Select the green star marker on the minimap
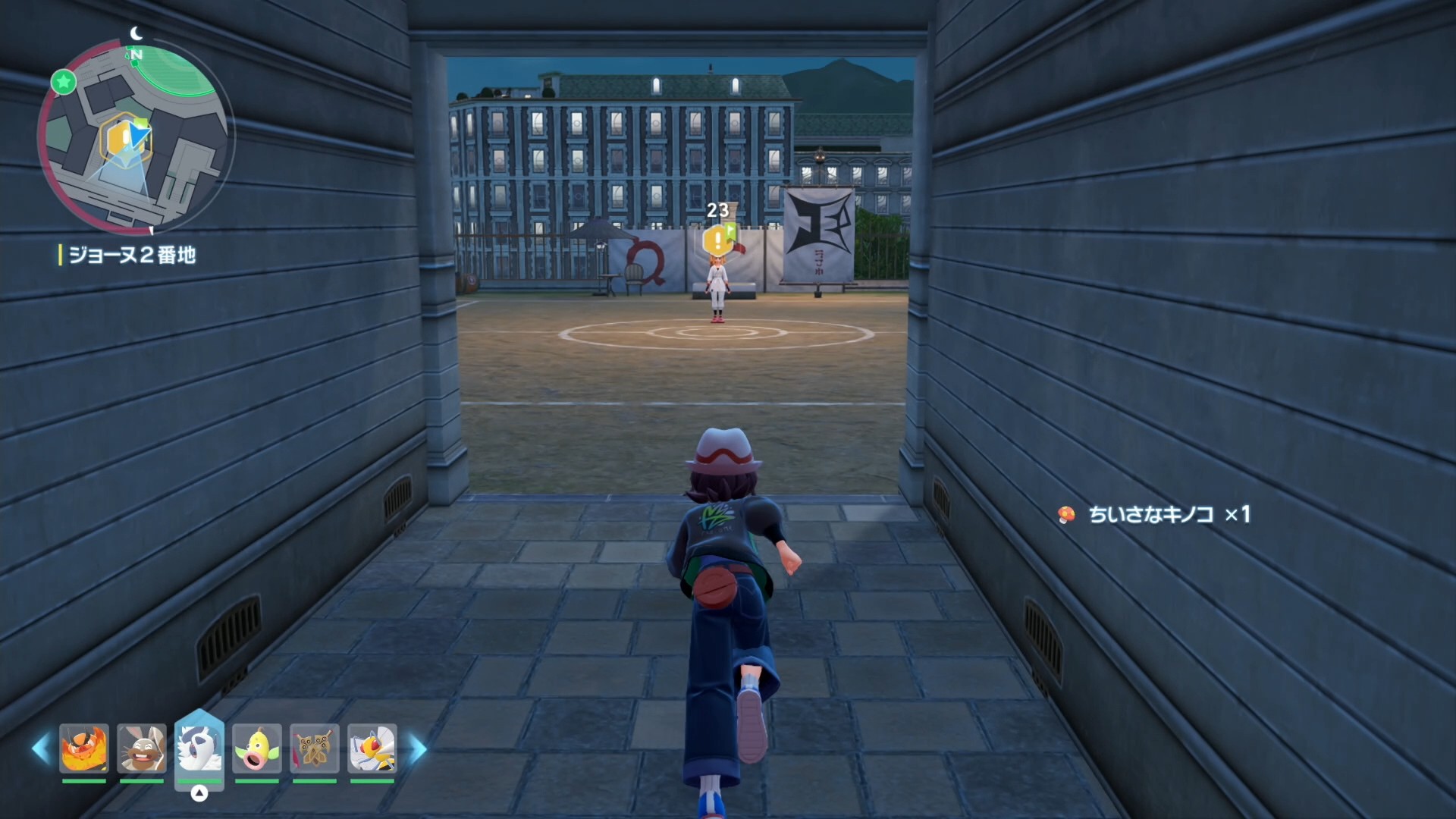This screenshot has width=1456, height=819. click(64, 81)
